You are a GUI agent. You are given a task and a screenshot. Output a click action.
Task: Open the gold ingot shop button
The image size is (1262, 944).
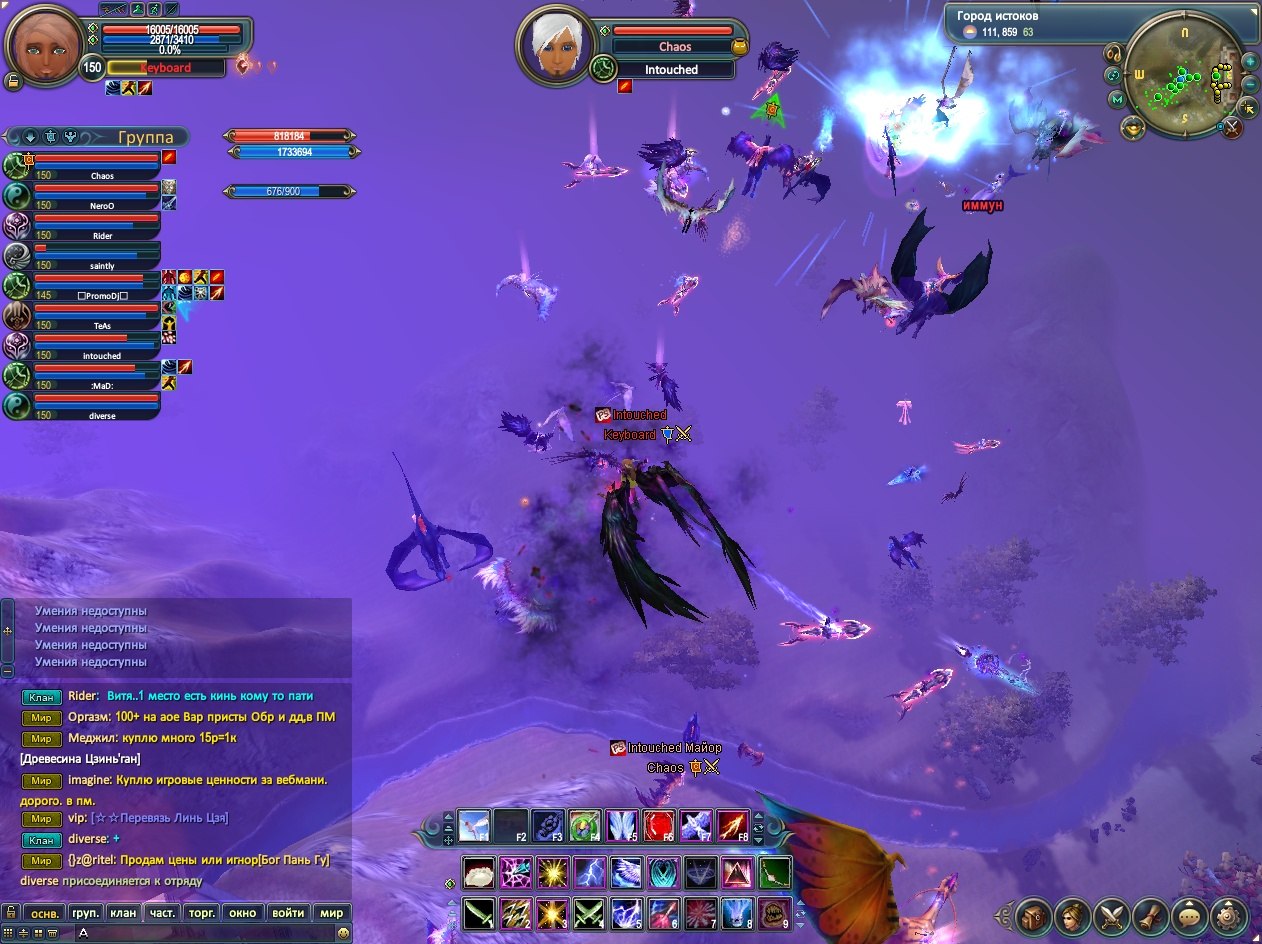[1133, 127]
